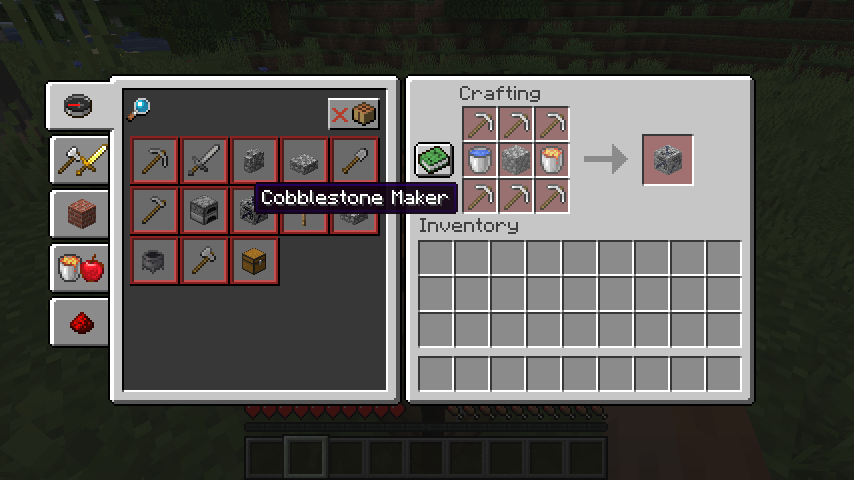Choose the pickaxe recipe in the recipe book
This screenshot has width=854, height=480.
tap(155, 161)
